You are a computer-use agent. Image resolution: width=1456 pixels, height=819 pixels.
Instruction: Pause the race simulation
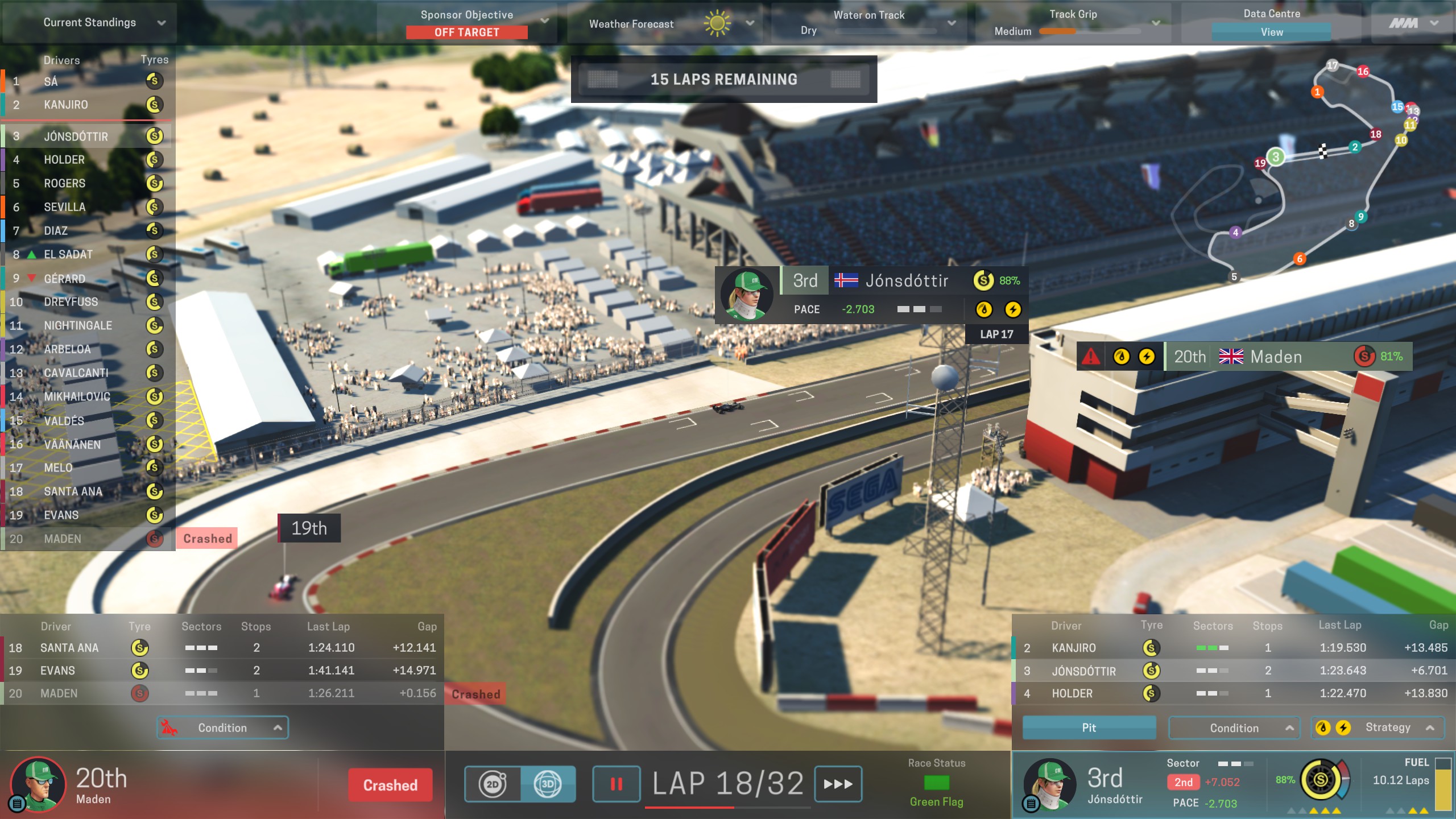coord(616,784)
